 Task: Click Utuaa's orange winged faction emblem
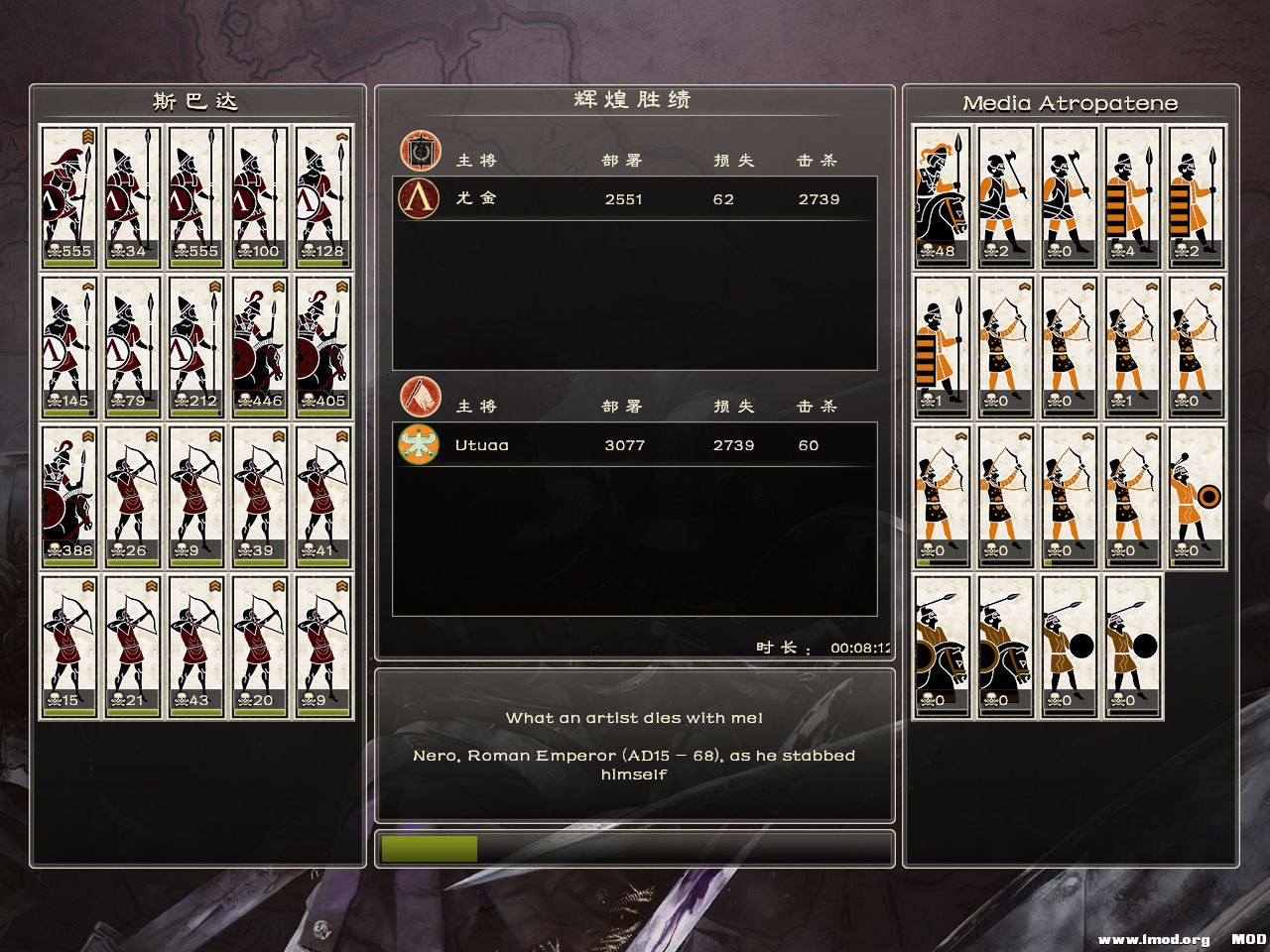[x=419, y=444]
